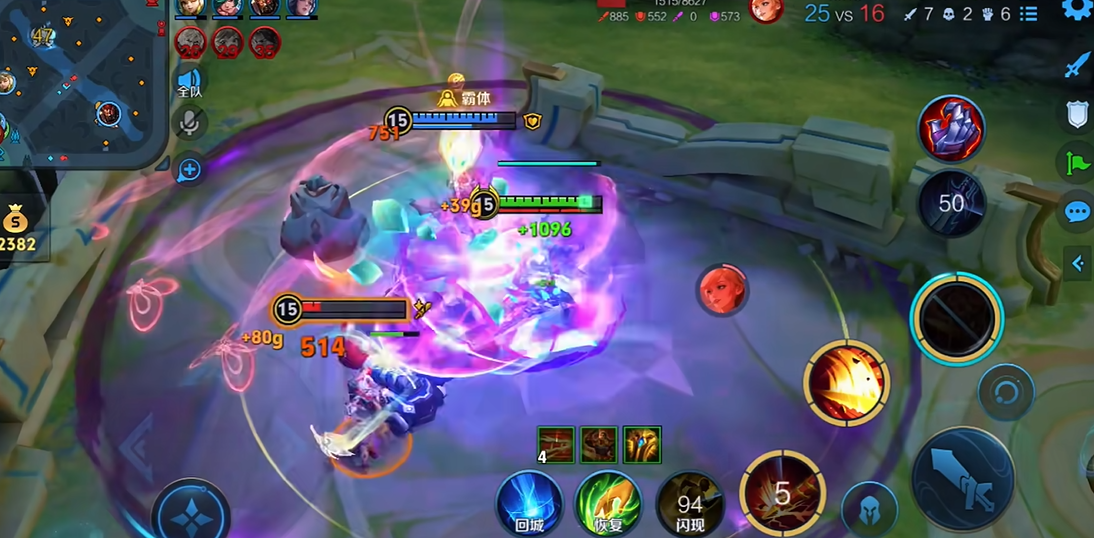The height and width of the screenshot is (538, 1094).
Task: Activate the dark ultimate skill with cyan ring
Action: click(x=957, y=317)
